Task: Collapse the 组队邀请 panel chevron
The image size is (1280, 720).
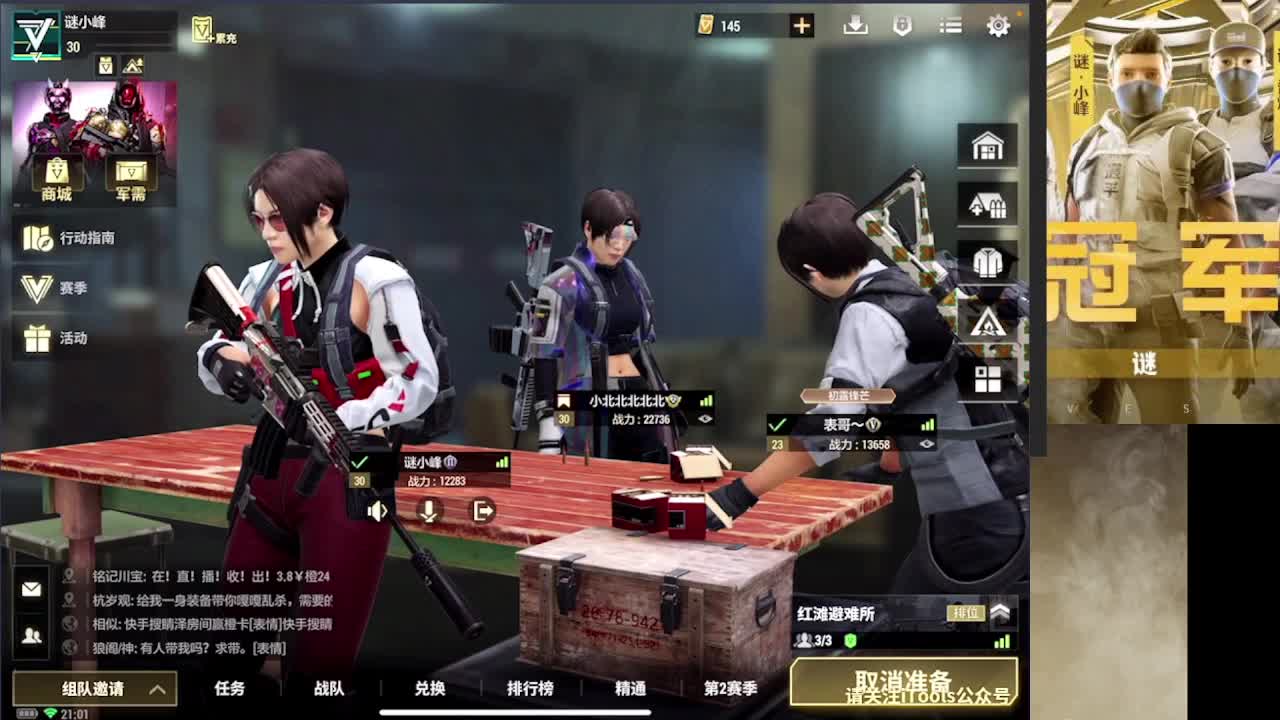Action: click(155, 690)
